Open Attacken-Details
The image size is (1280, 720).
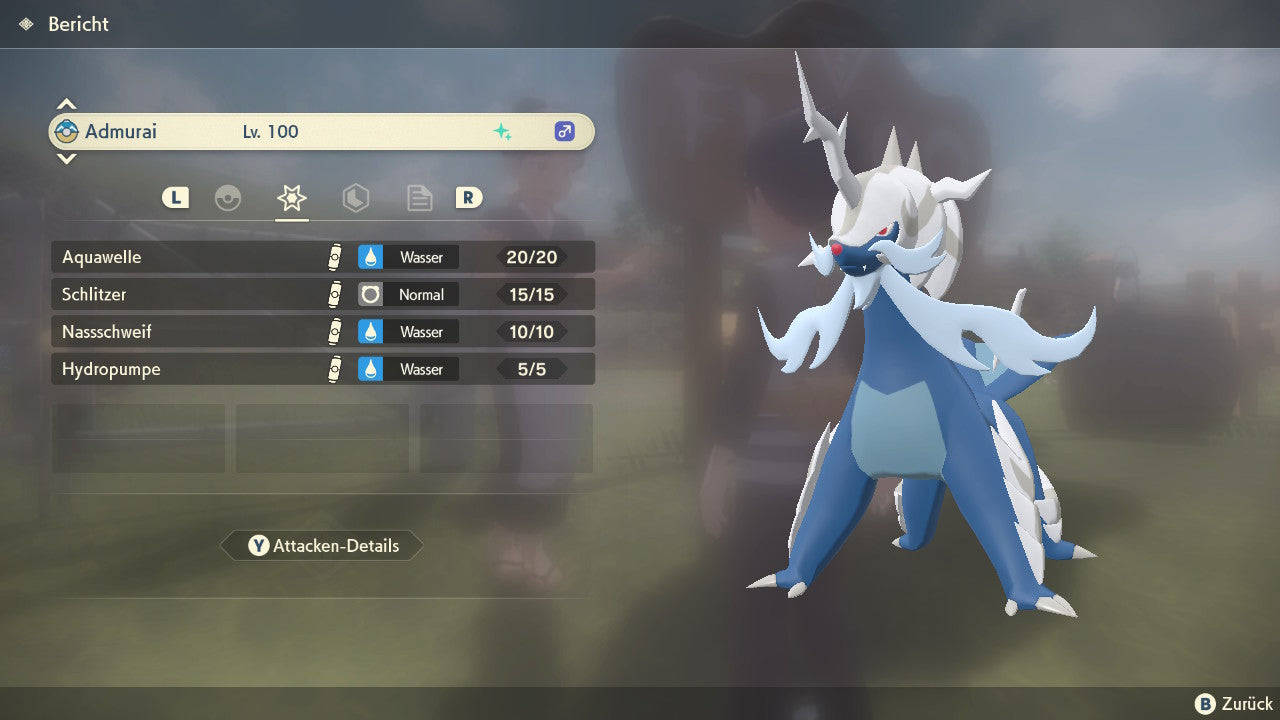322,546
